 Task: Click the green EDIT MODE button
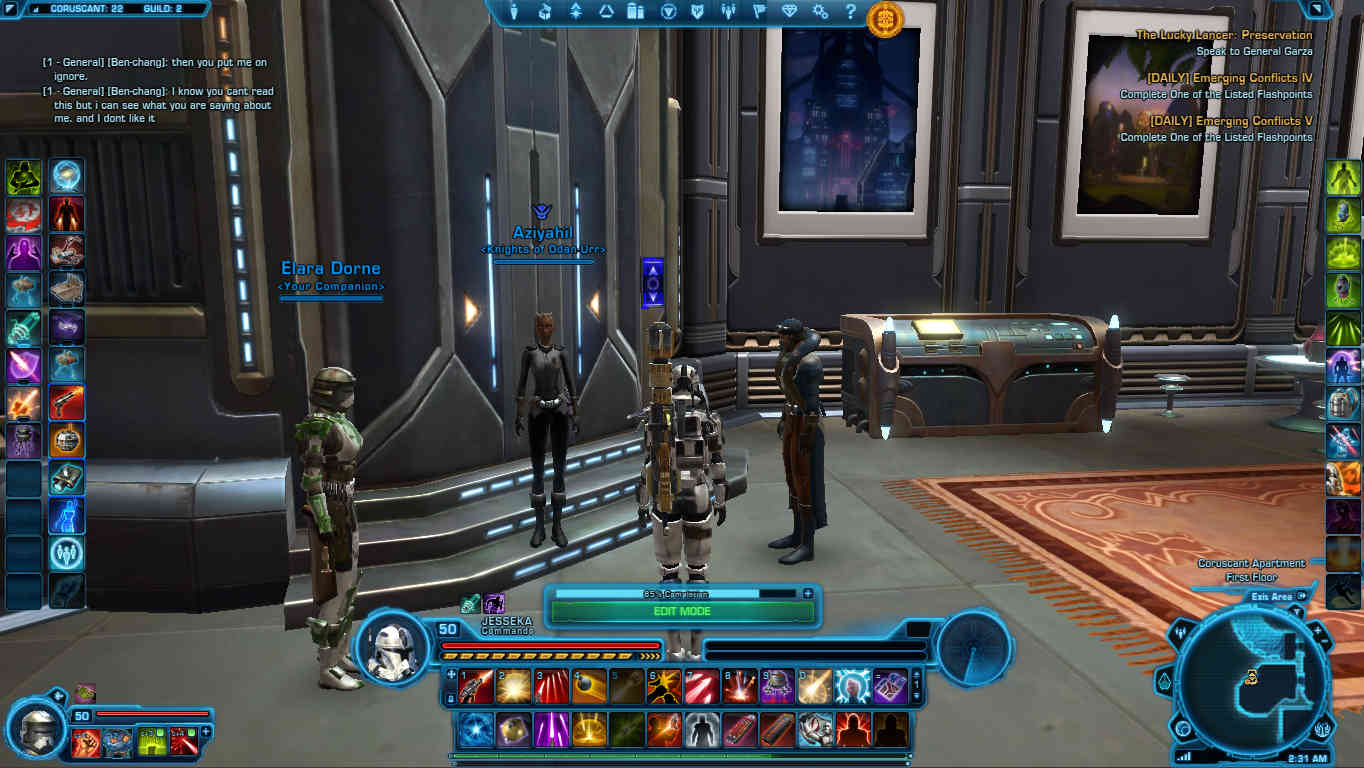[x=682, y=611]
